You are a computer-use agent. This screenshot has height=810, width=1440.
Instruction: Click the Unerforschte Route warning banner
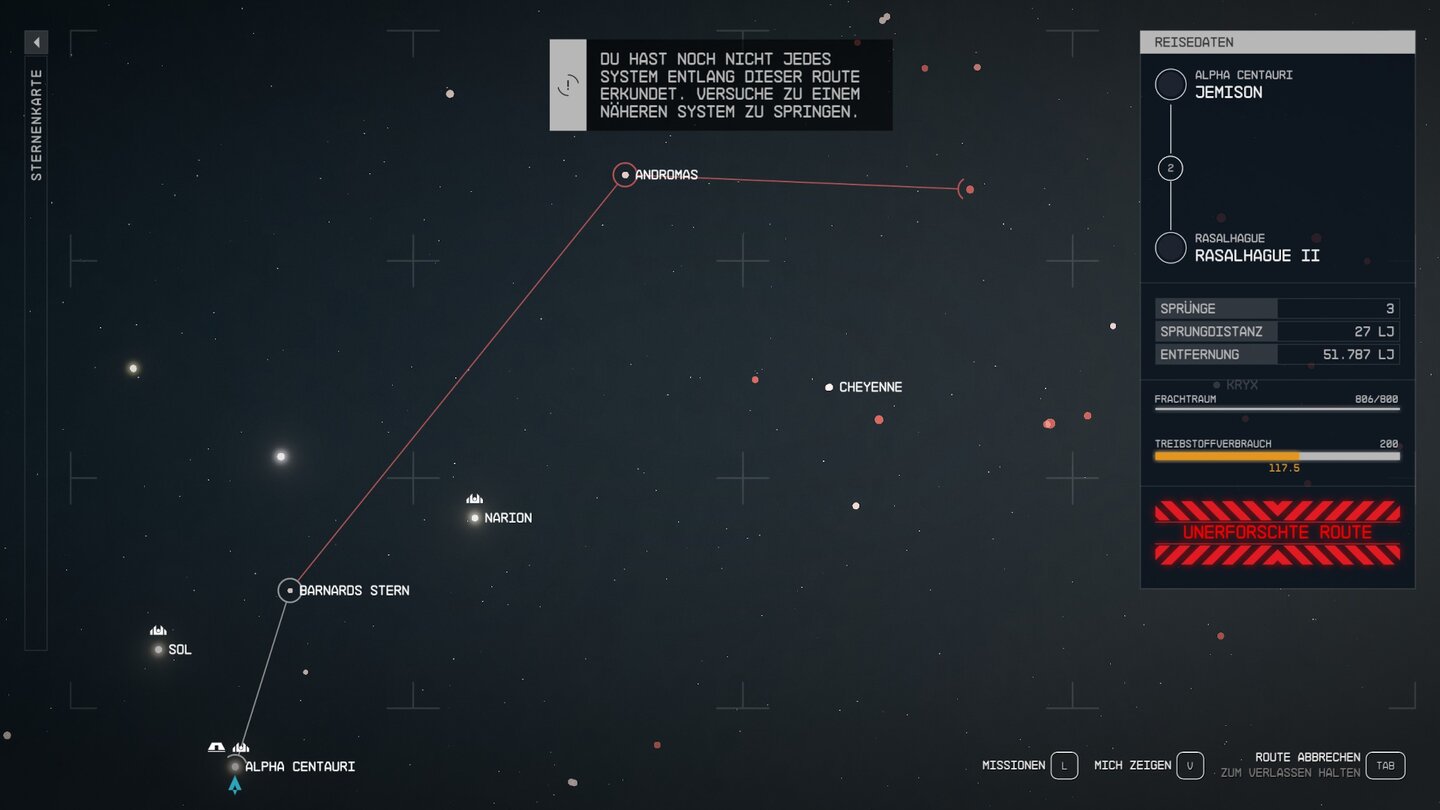pos(1277,532)
